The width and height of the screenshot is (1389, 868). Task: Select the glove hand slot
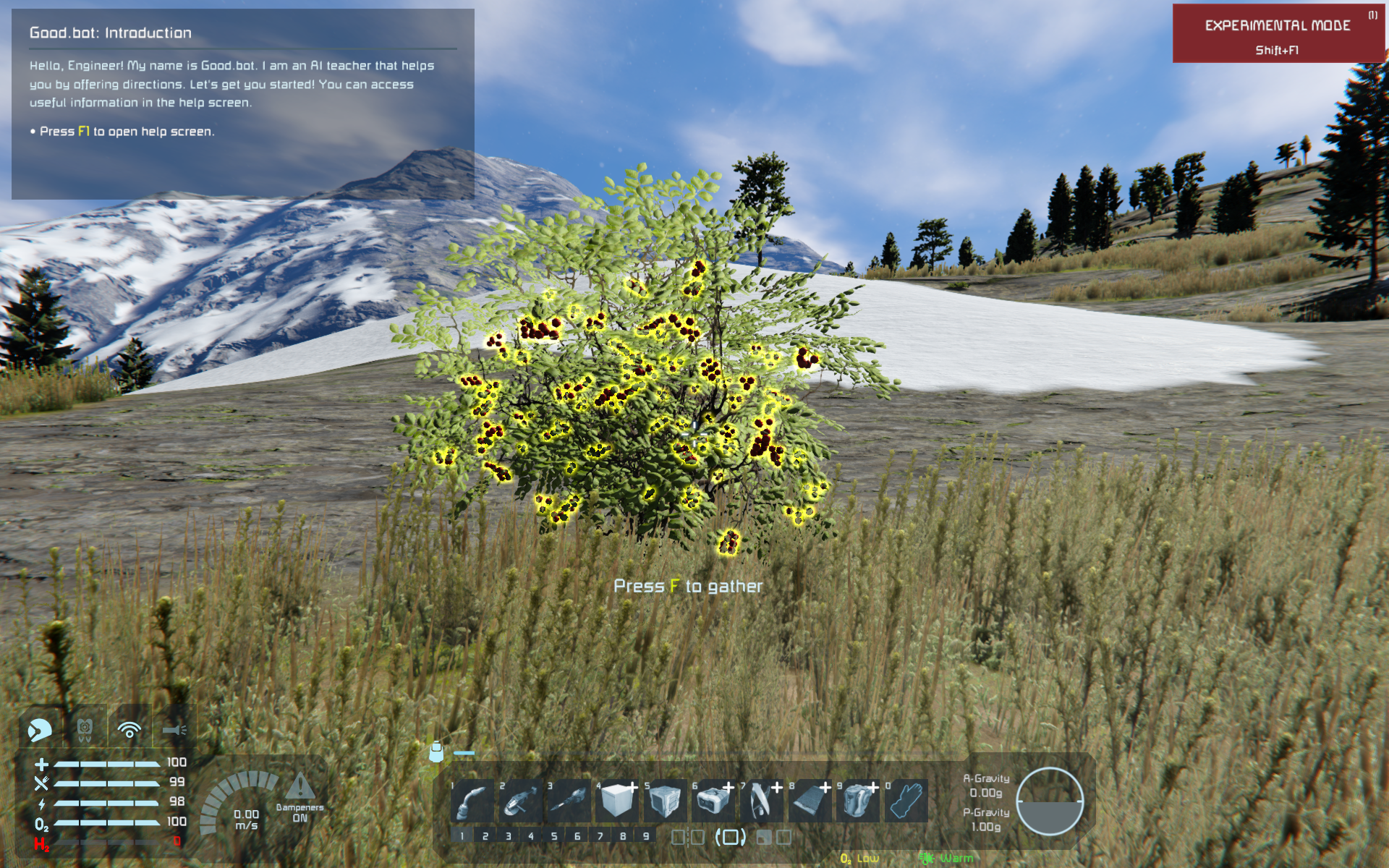pos(906,801)
